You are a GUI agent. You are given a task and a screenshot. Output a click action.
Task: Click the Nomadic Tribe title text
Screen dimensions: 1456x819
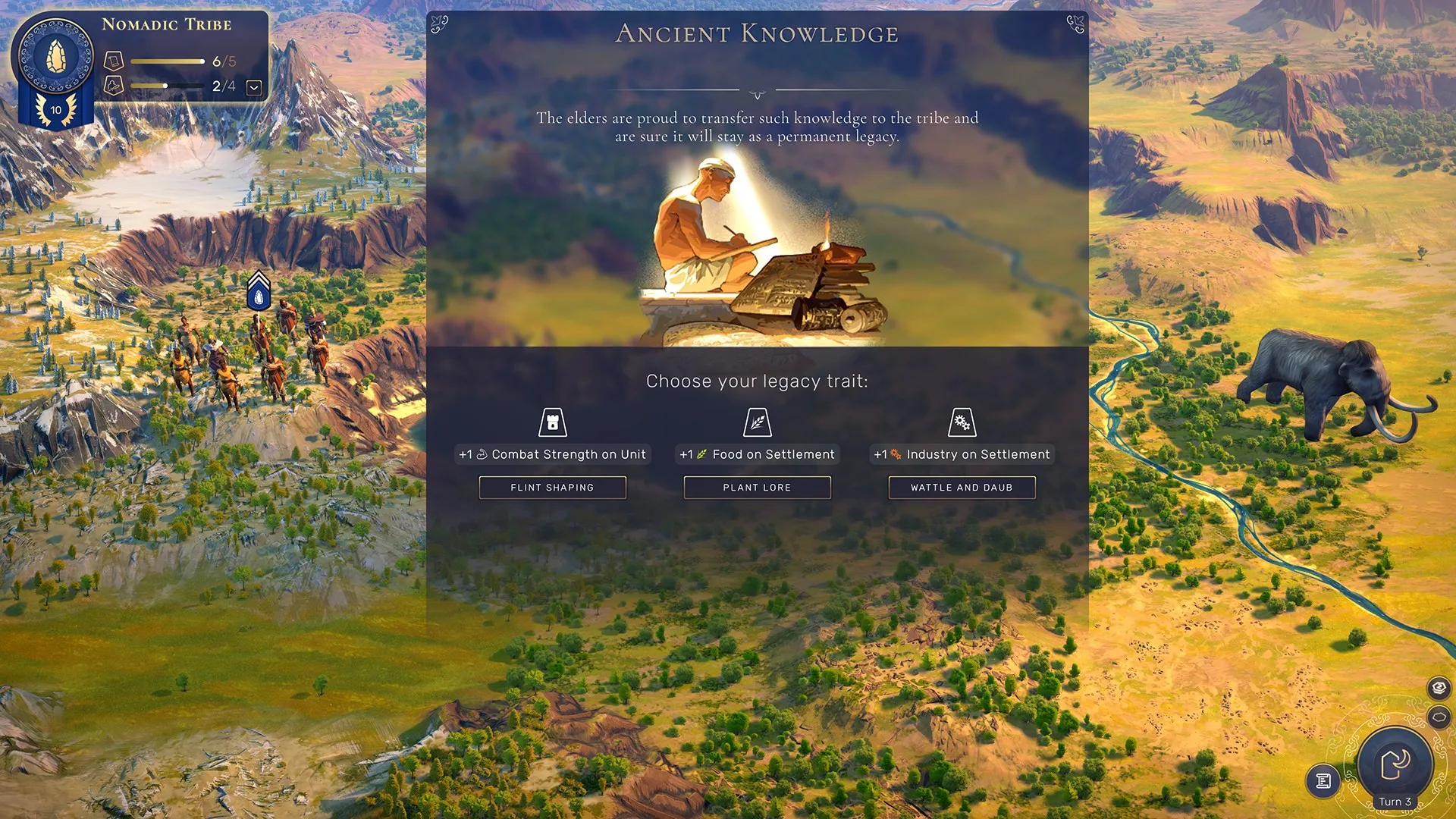click(168, 24)
